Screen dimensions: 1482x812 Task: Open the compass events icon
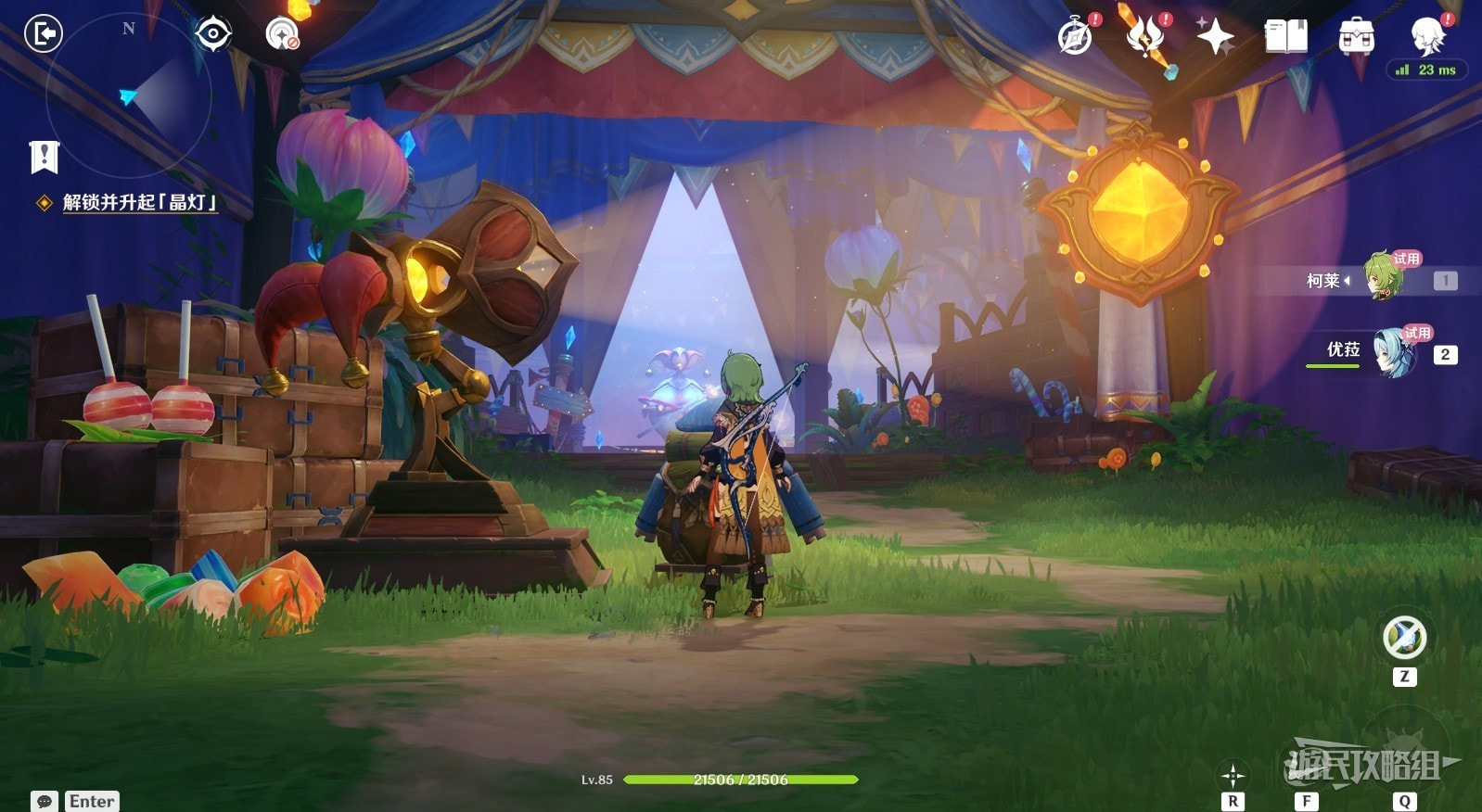tap(1076, 36)
